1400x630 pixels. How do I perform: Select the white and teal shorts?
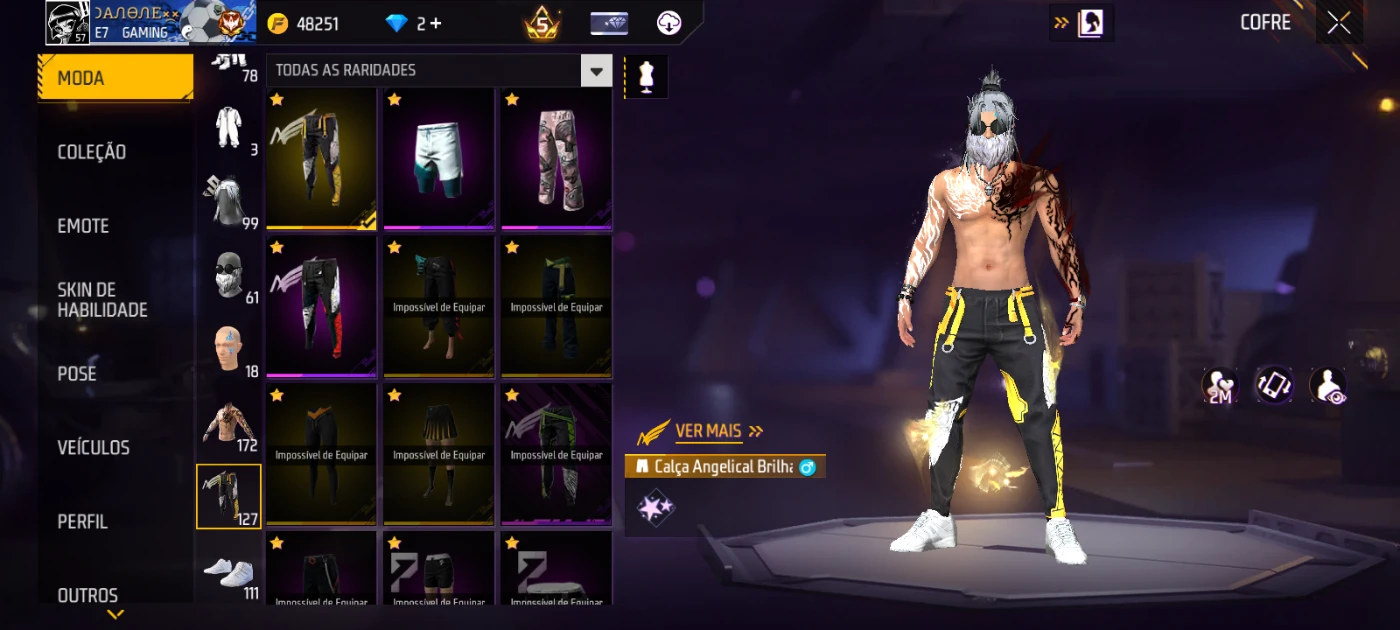438,158
